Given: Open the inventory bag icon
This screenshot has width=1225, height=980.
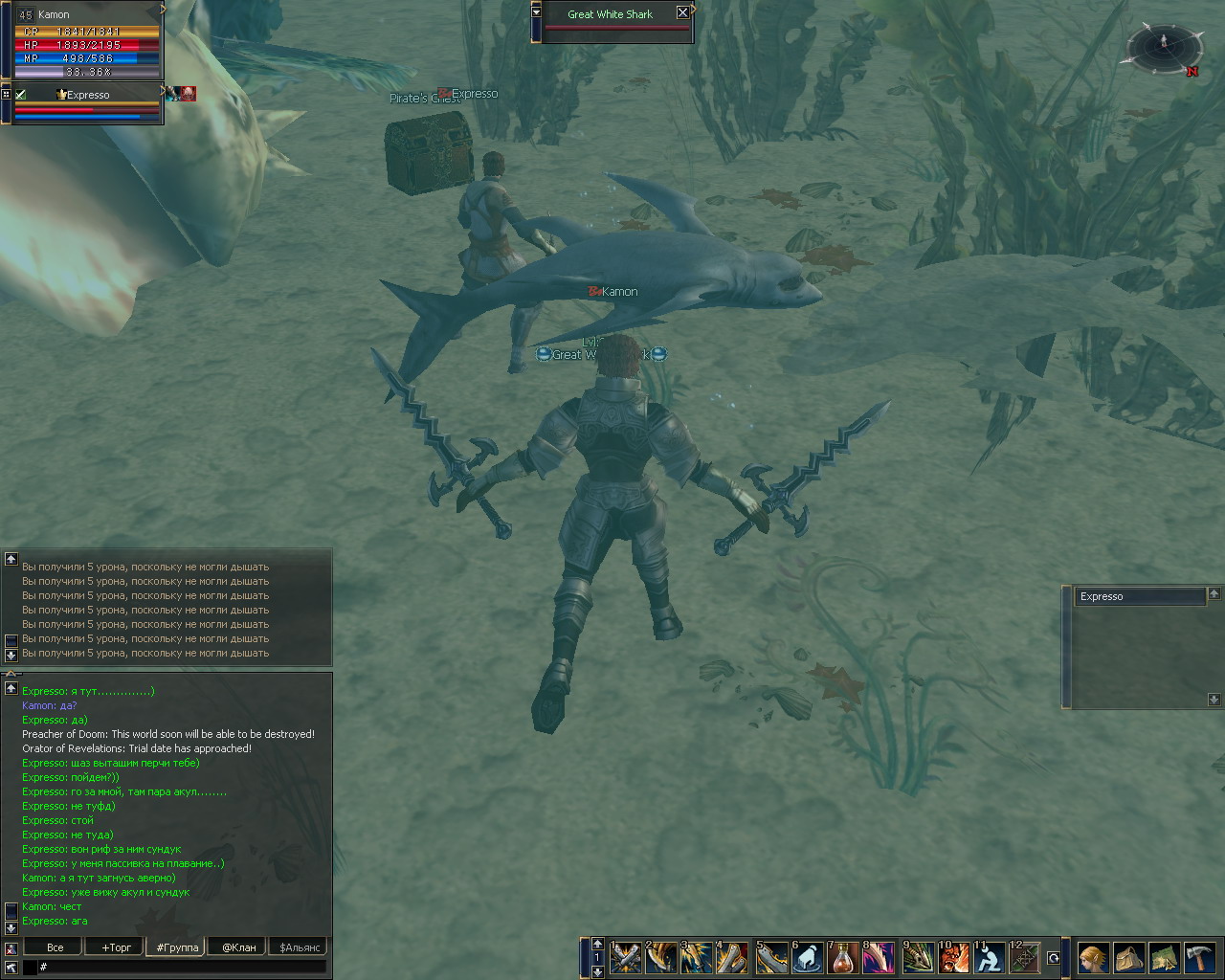Looking at the screenshot, I should tap(1128, 957).
